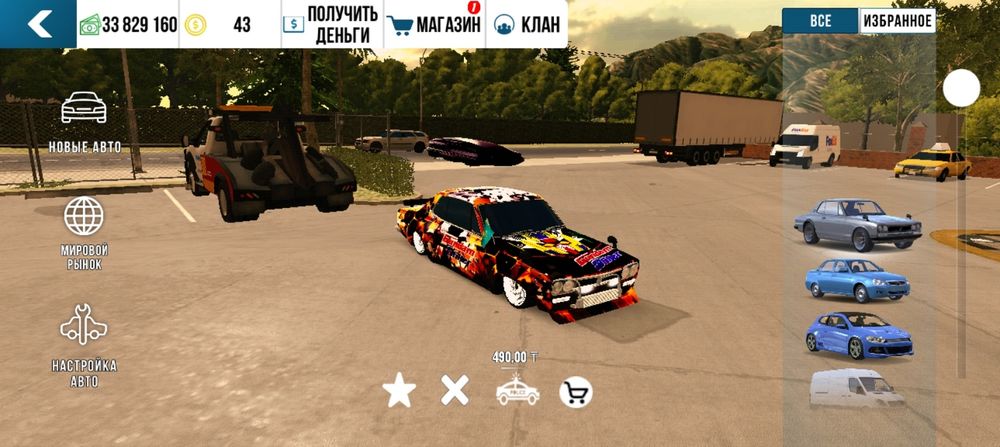Click the green cash balance counter
1000x447 pixels.
(x=128, y=24)
